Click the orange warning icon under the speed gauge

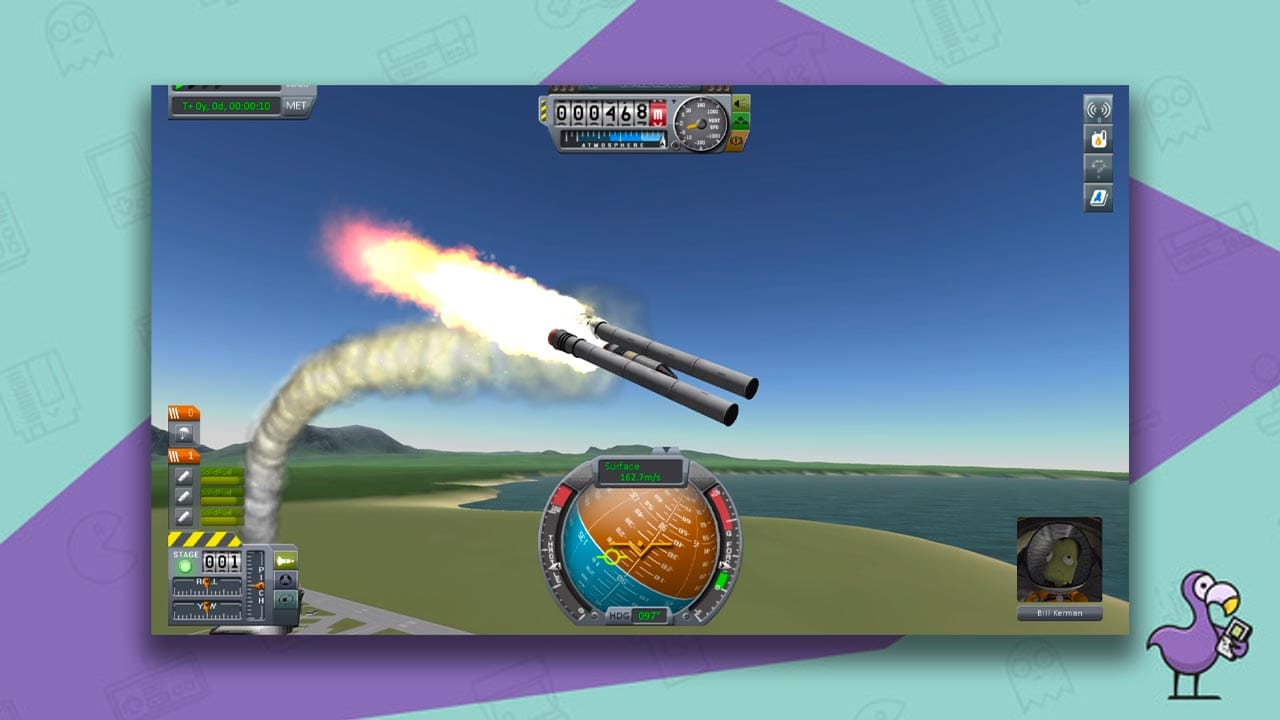[x=735, y=141]
